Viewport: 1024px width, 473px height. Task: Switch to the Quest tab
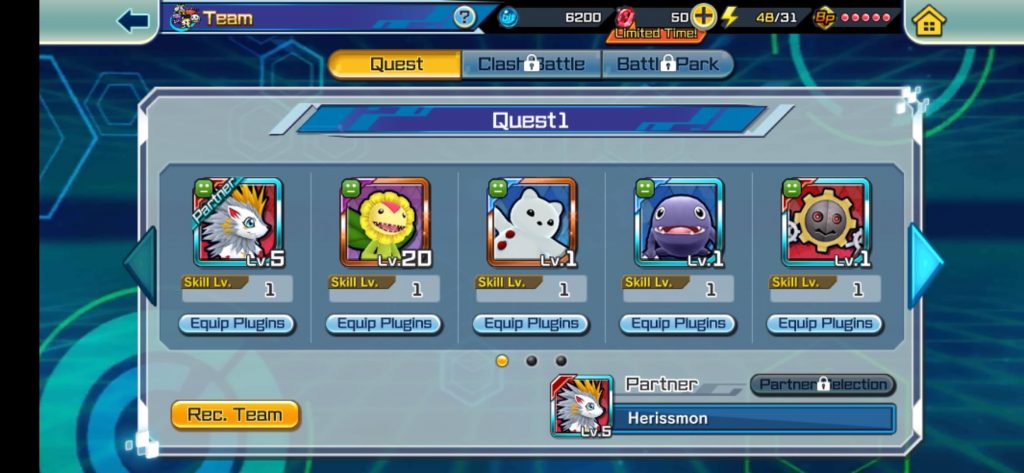click(x=396, y=64)
